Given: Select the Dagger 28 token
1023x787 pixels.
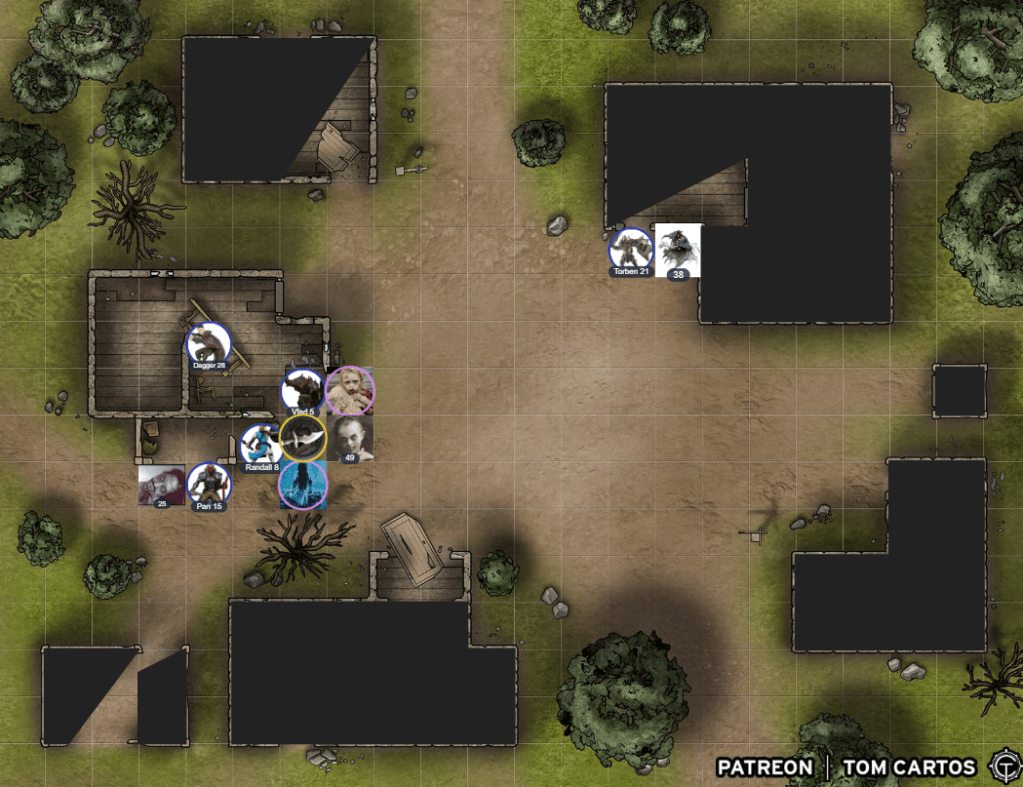Looking at the screenshot, I should click(208, 344).
